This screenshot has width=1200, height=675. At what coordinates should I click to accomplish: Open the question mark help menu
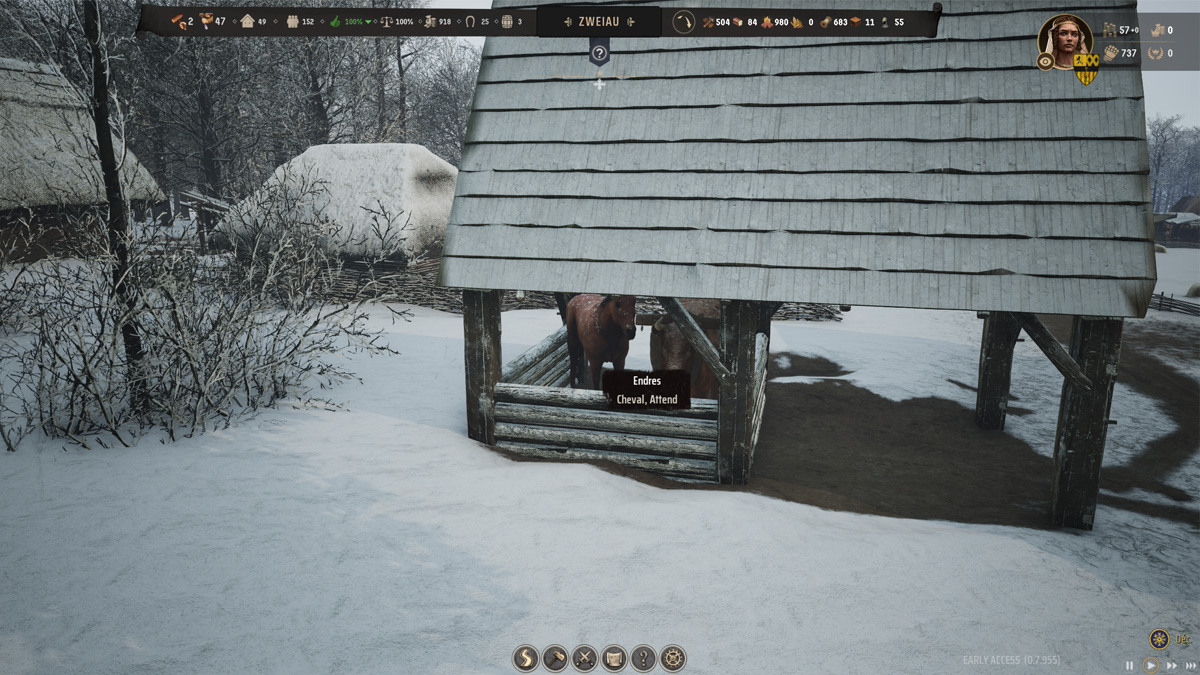tap(643, 658)
